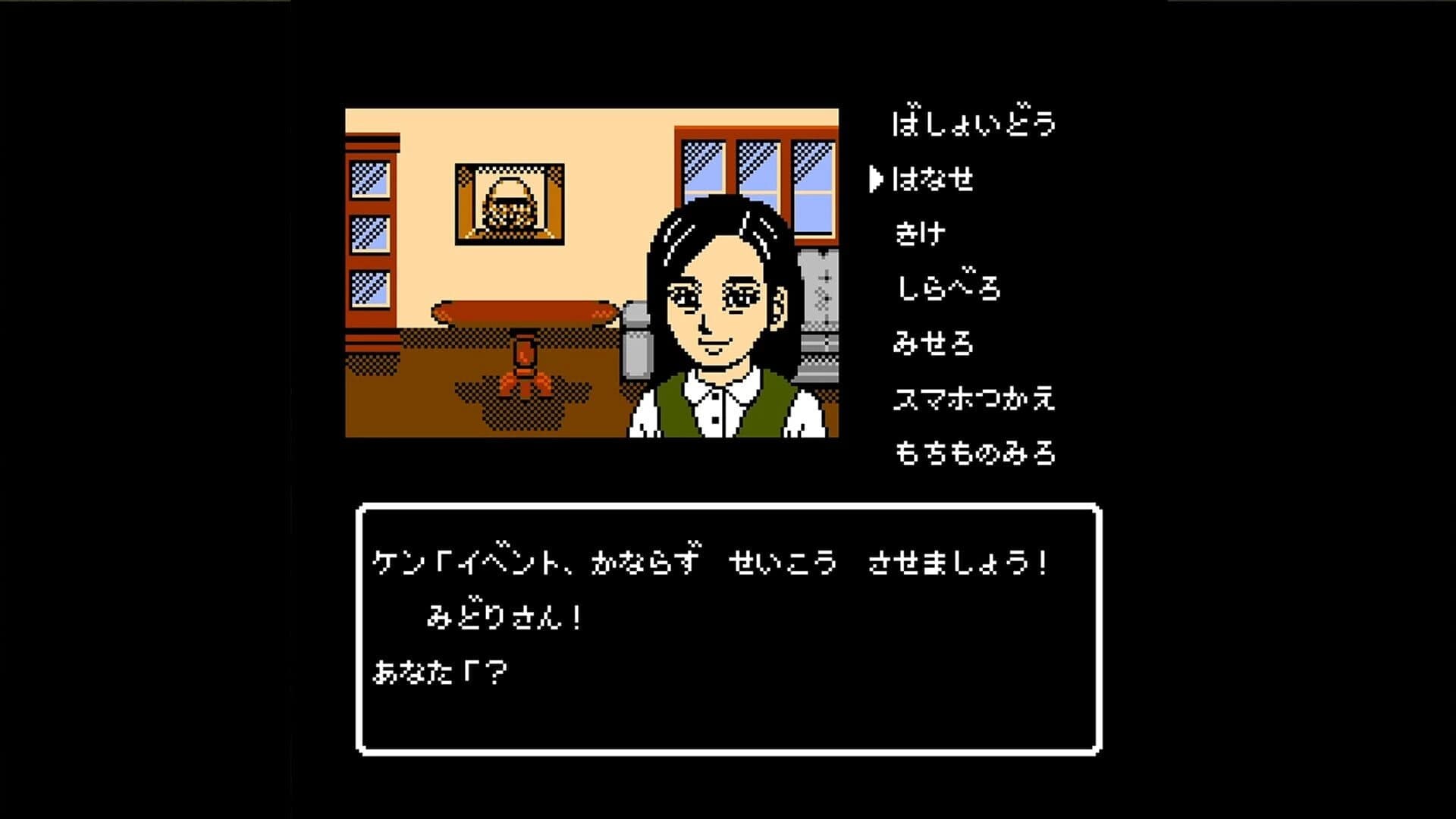The image size is (1456, 819).
Task: Click the cursor arrow next to はなせ
Action: point(876,177)
